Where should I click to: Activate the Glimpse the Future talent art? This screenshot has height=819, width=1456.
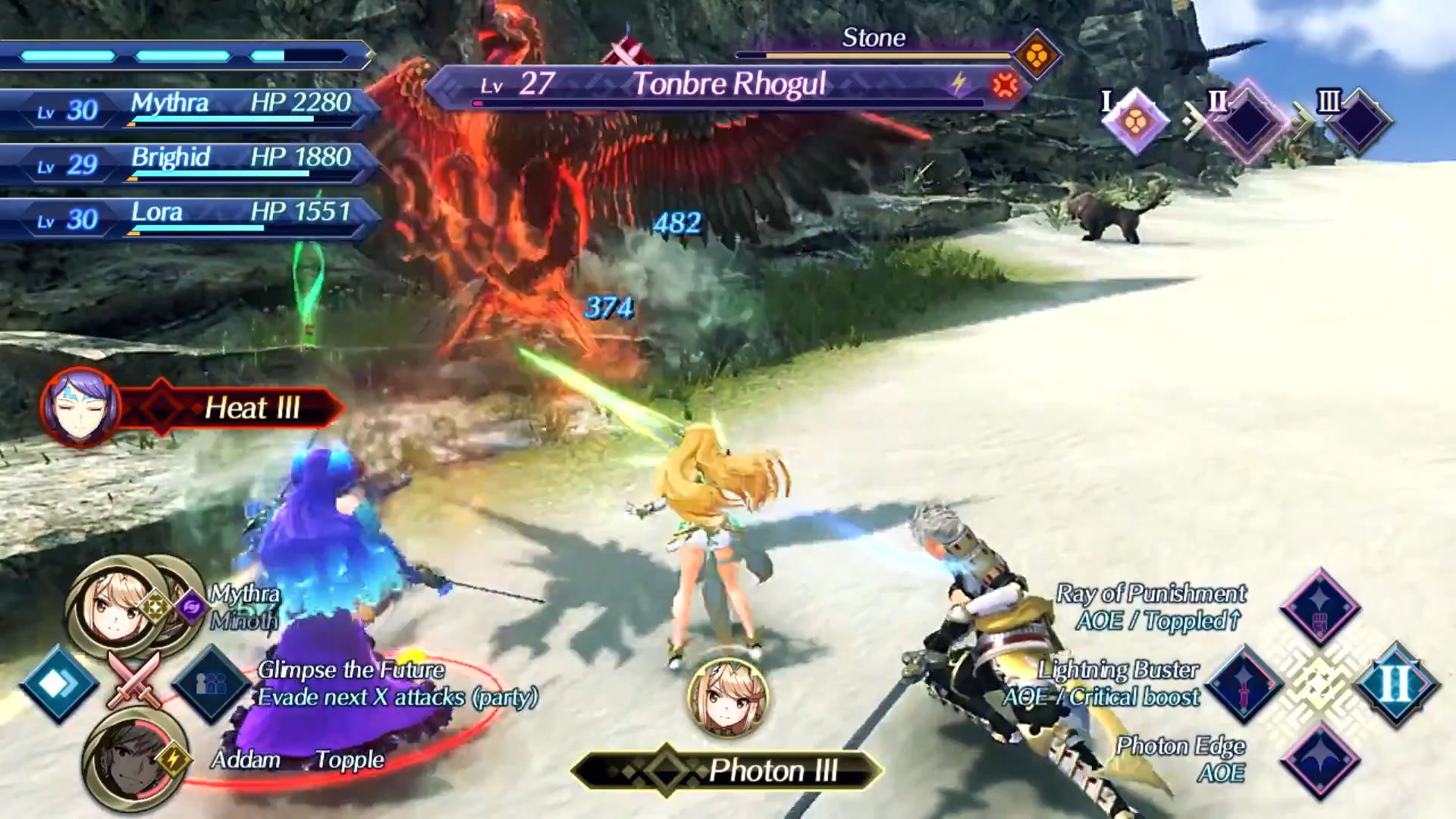(211, 684)
